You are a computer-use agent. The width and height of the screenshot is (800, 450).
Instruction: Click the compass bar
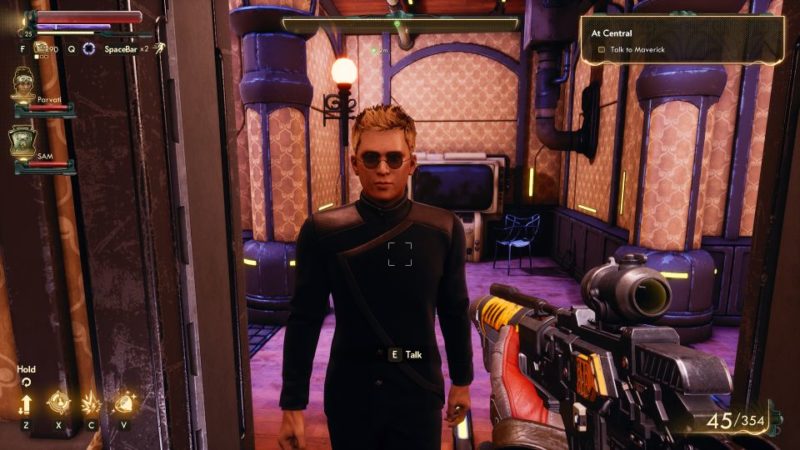pyautogui.click(x=401, y=24)
